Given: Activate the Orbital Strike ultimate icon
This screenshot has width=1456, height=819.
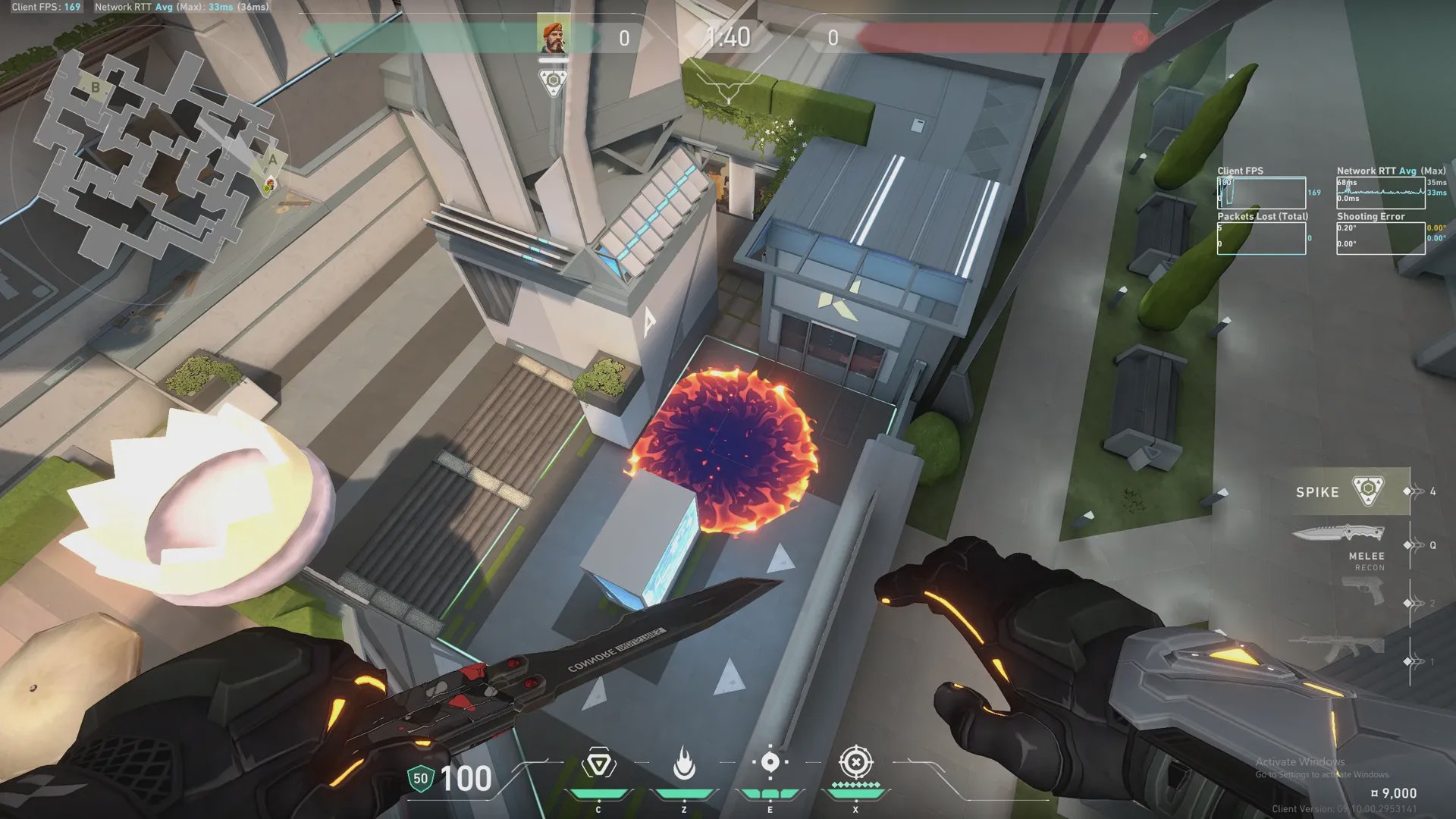Looking at the screenshot, I should pyautogui.click(x=855, y=763).
